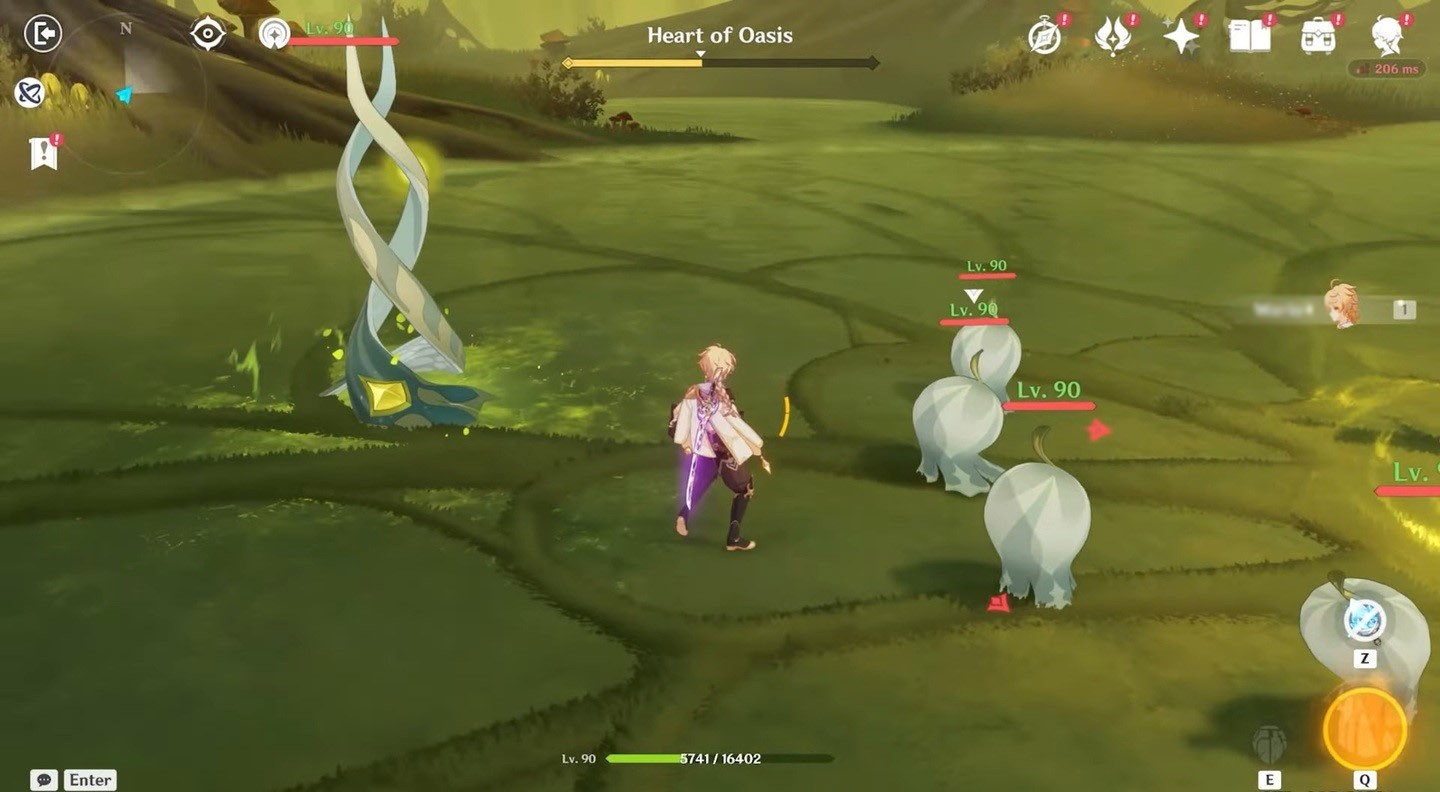Activate the greyed-out elemental skill icon
The image size is (1440, 792).
[1269, 745]
